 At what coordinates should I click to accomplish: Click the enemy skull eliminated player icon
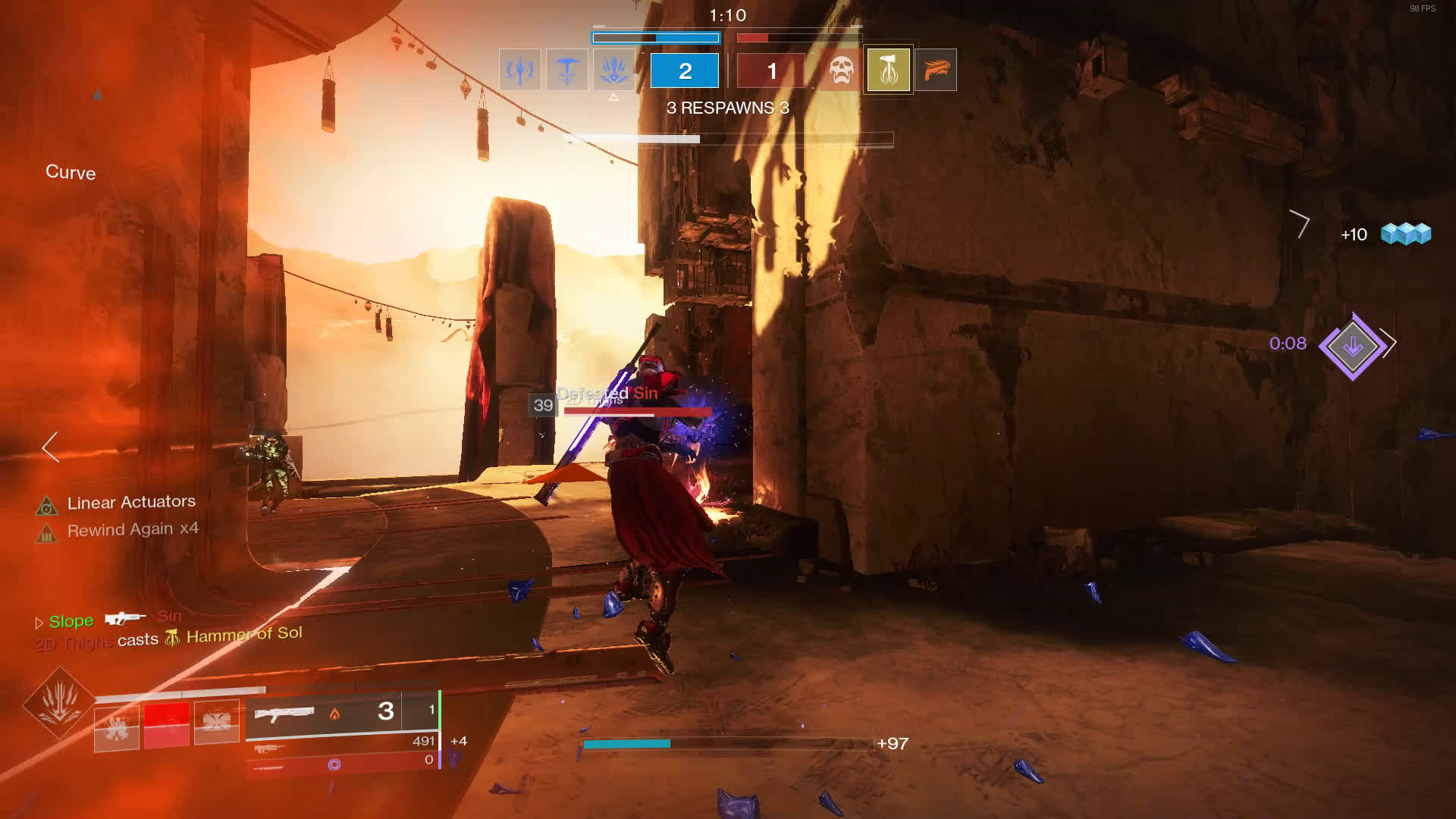point(840,71)
